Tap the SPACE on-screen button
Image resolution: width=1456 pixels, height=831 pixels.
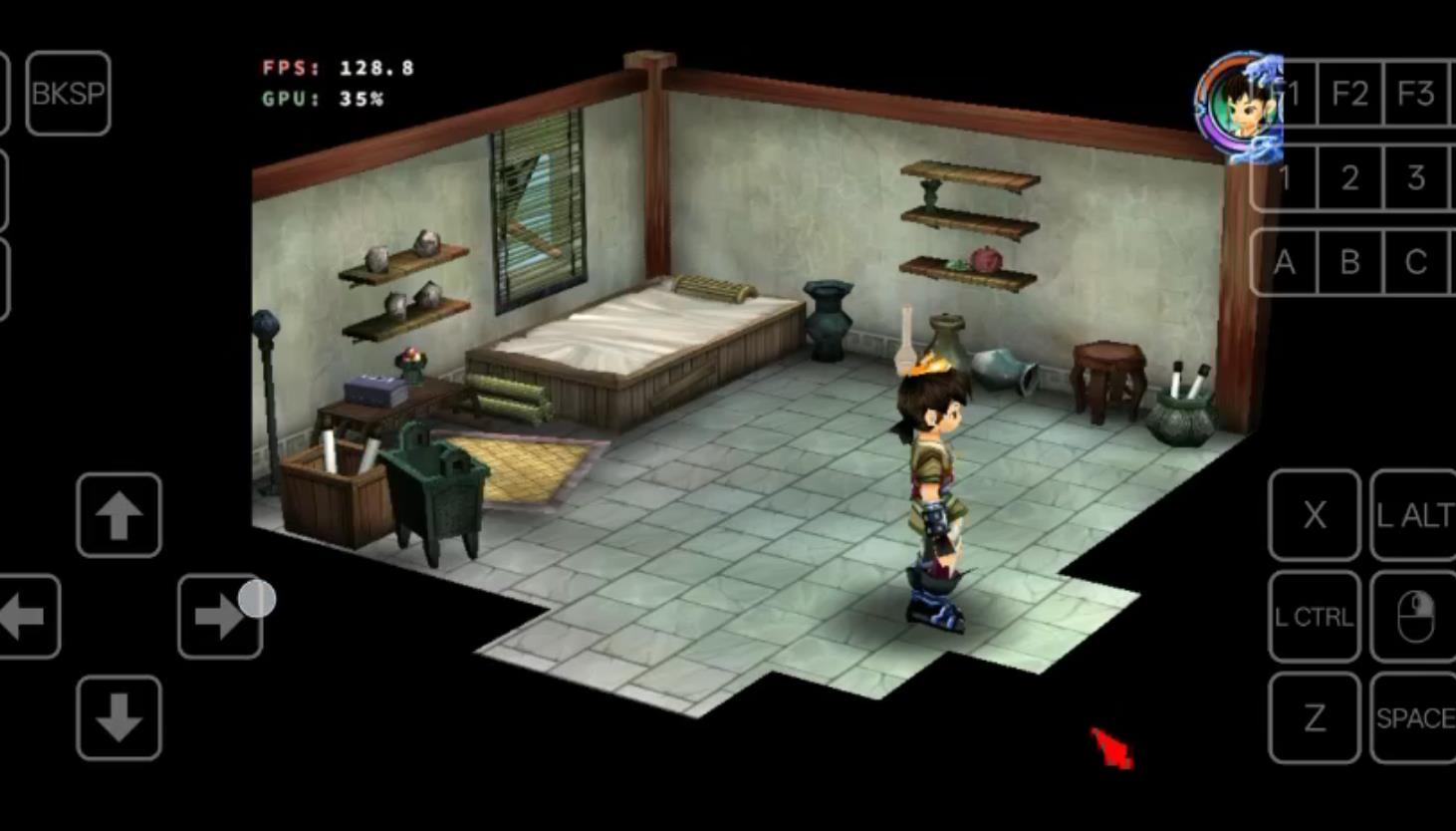[x=1413, y=717]
